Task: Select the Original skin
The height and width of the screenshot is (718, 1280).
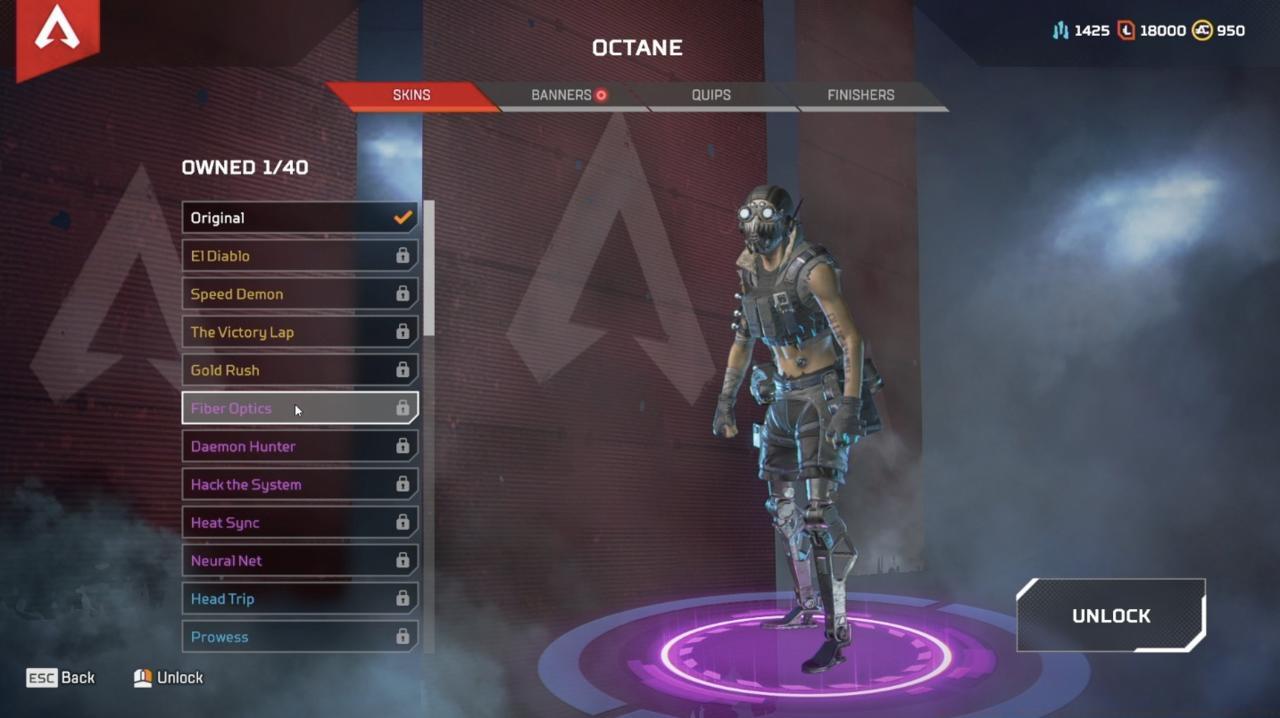Action: click(299, 218)
